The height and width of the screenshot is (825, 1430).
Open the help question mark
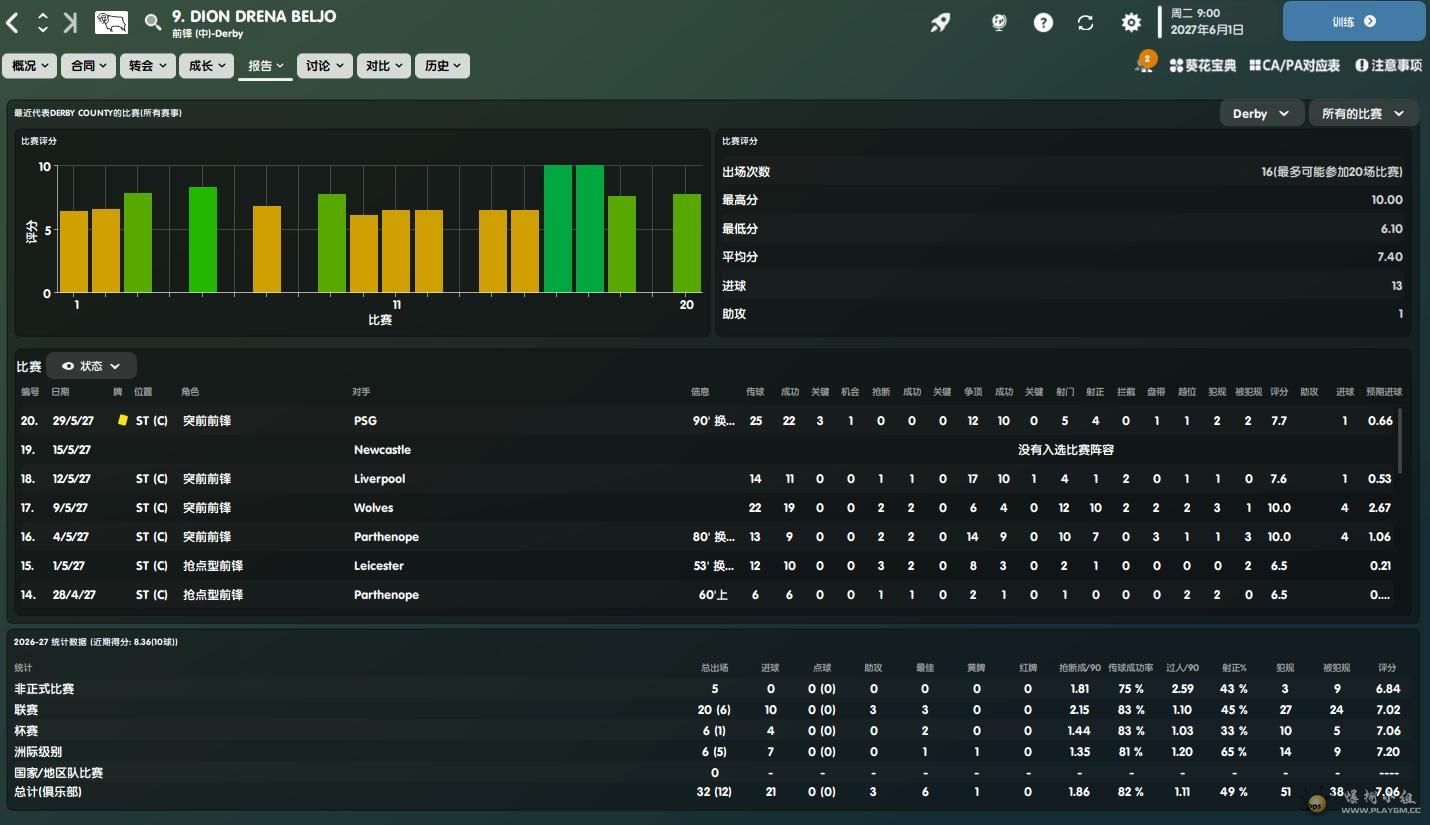1043,22
